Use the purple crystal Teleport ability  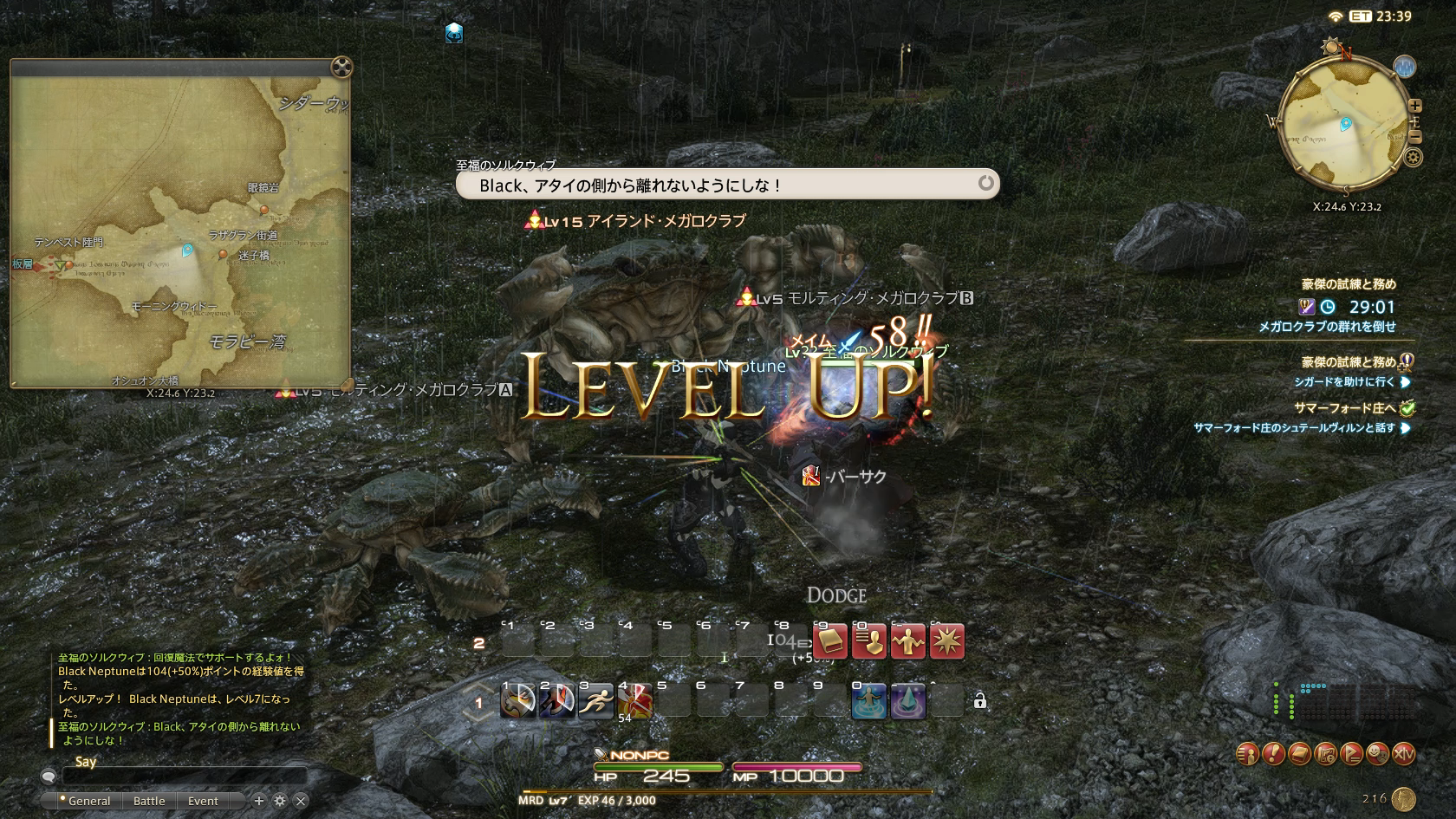[x=907, y=701]
